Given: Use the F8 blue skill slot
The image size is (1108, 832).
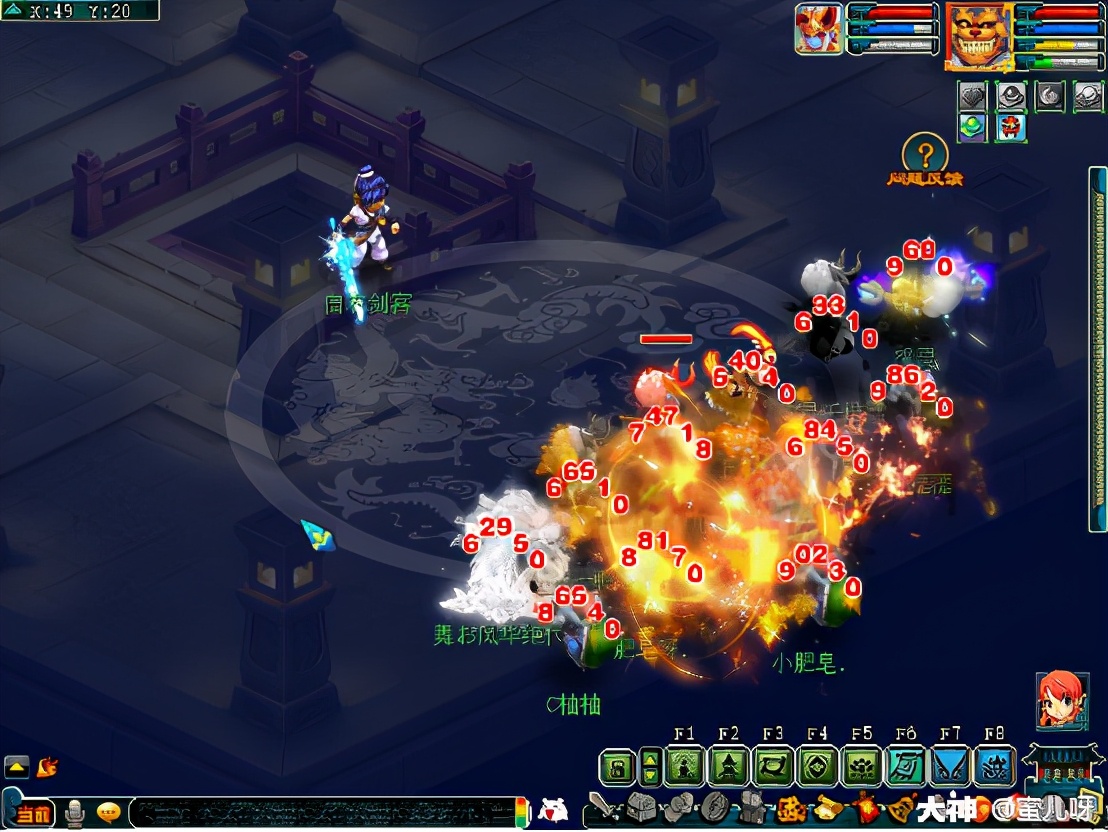Looking at the screenshot, I should pyautogui.click(x=994, y=767).
